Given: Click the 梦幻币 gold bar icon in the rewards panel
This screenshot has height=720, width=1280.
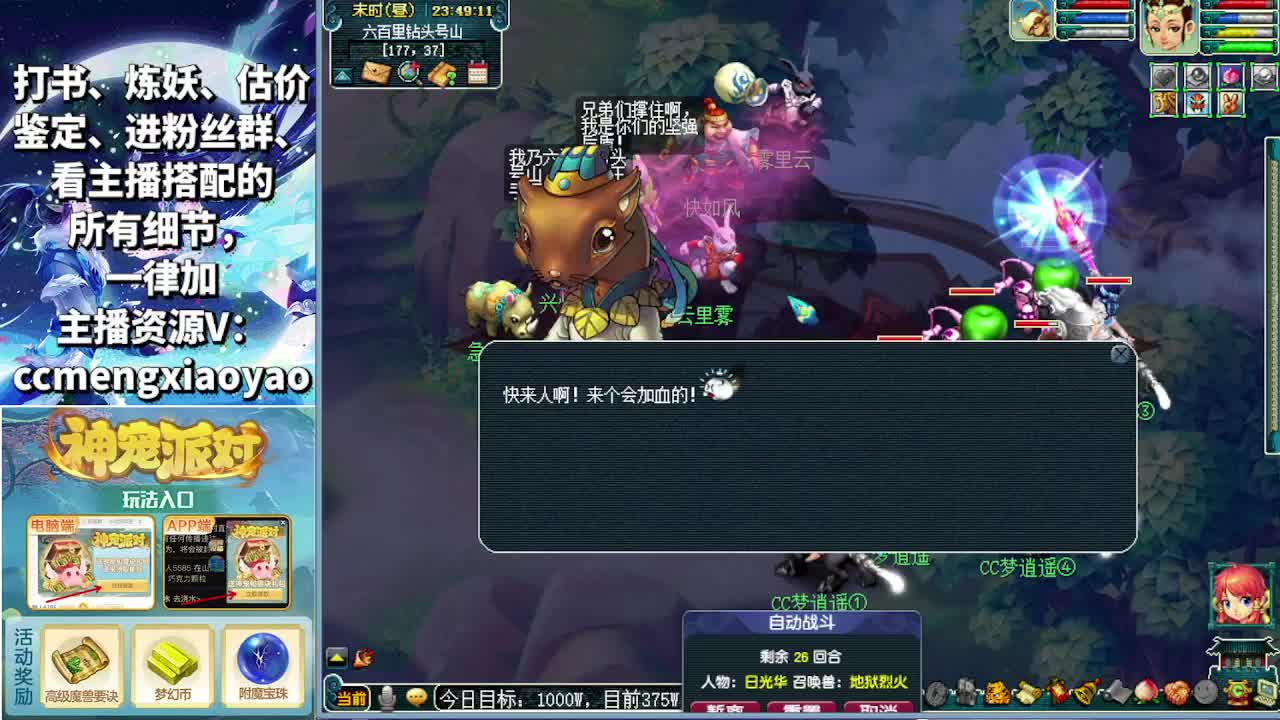Looking at the screenshot, I should (x=170, y=660).
